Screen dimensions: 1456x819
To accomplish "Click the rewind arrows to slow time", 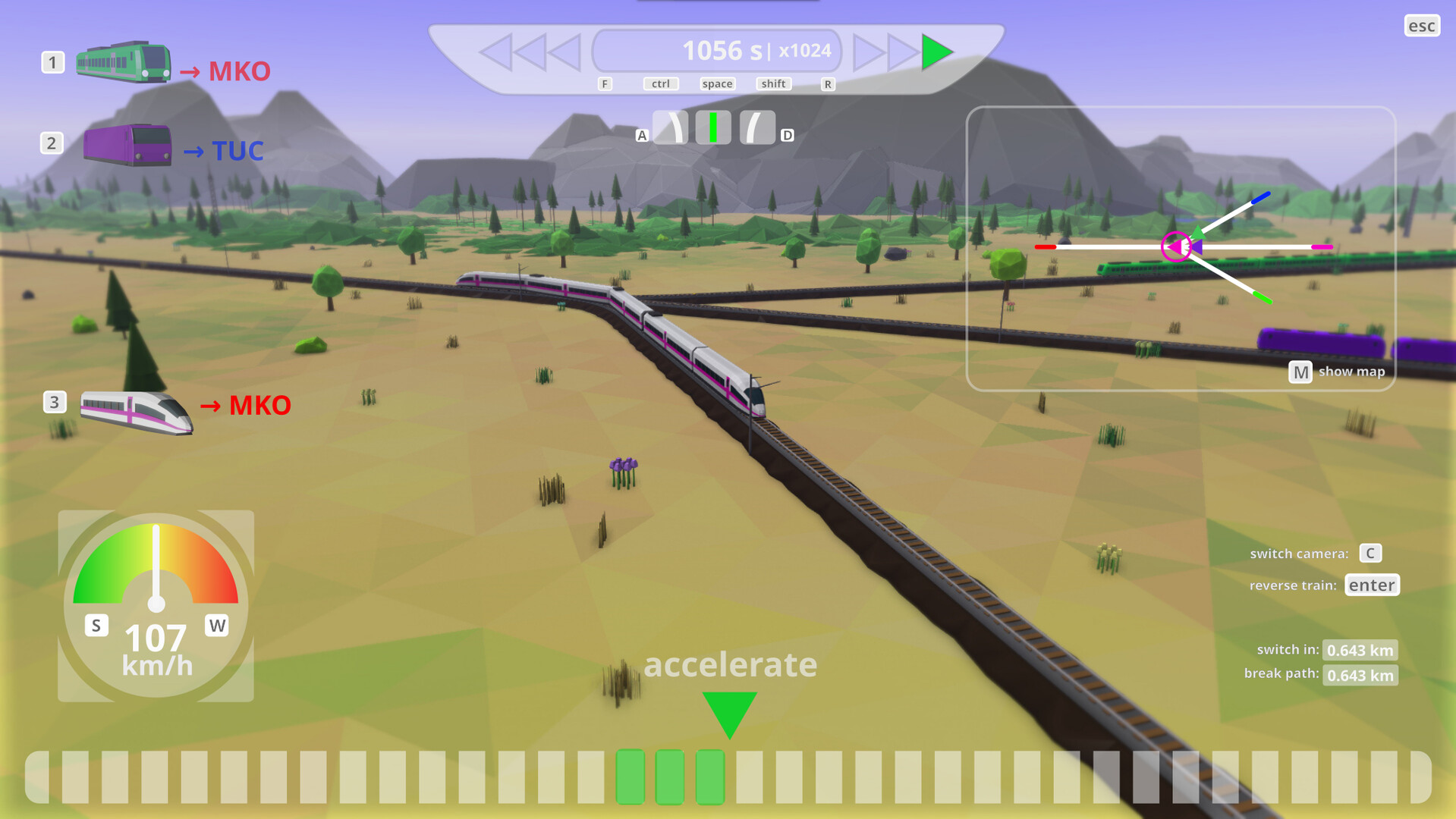I will click(x=531, y=52).
